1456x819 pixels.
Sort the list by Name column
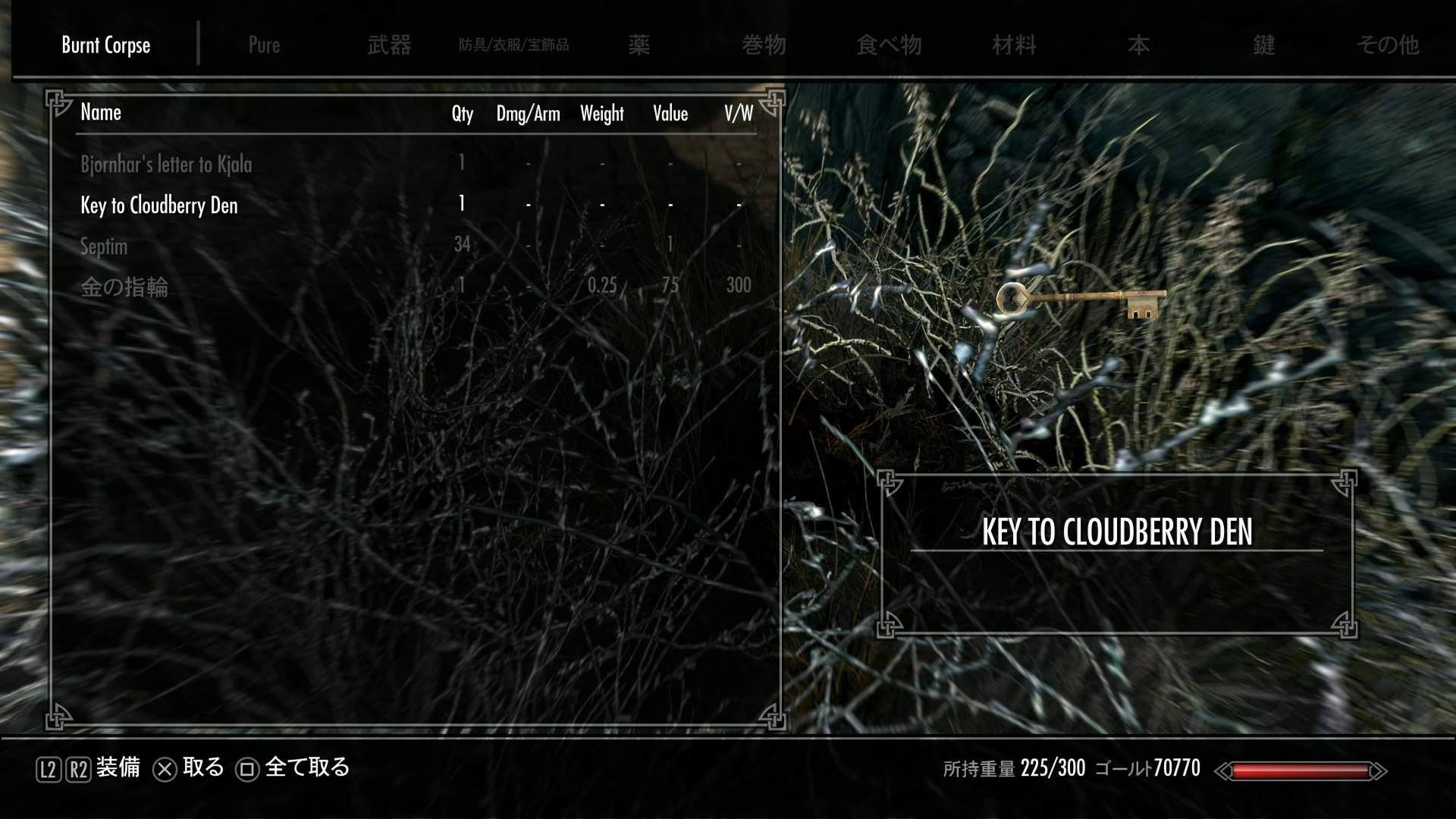coord(101,112)
